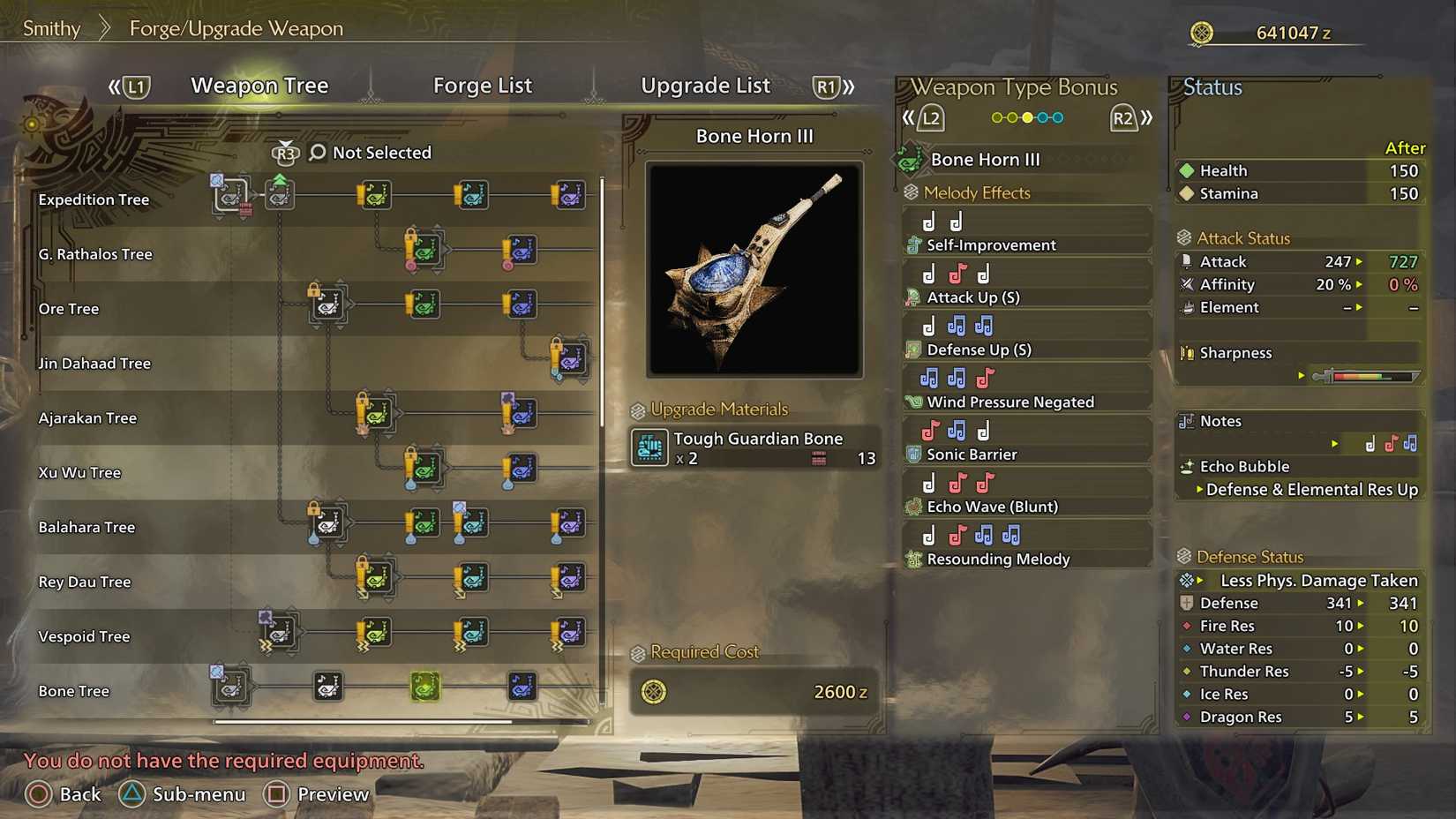Screen dimensions: 1456x819
Task: Select the first weapon node in Expedition Tree
Action: point(231,195)
